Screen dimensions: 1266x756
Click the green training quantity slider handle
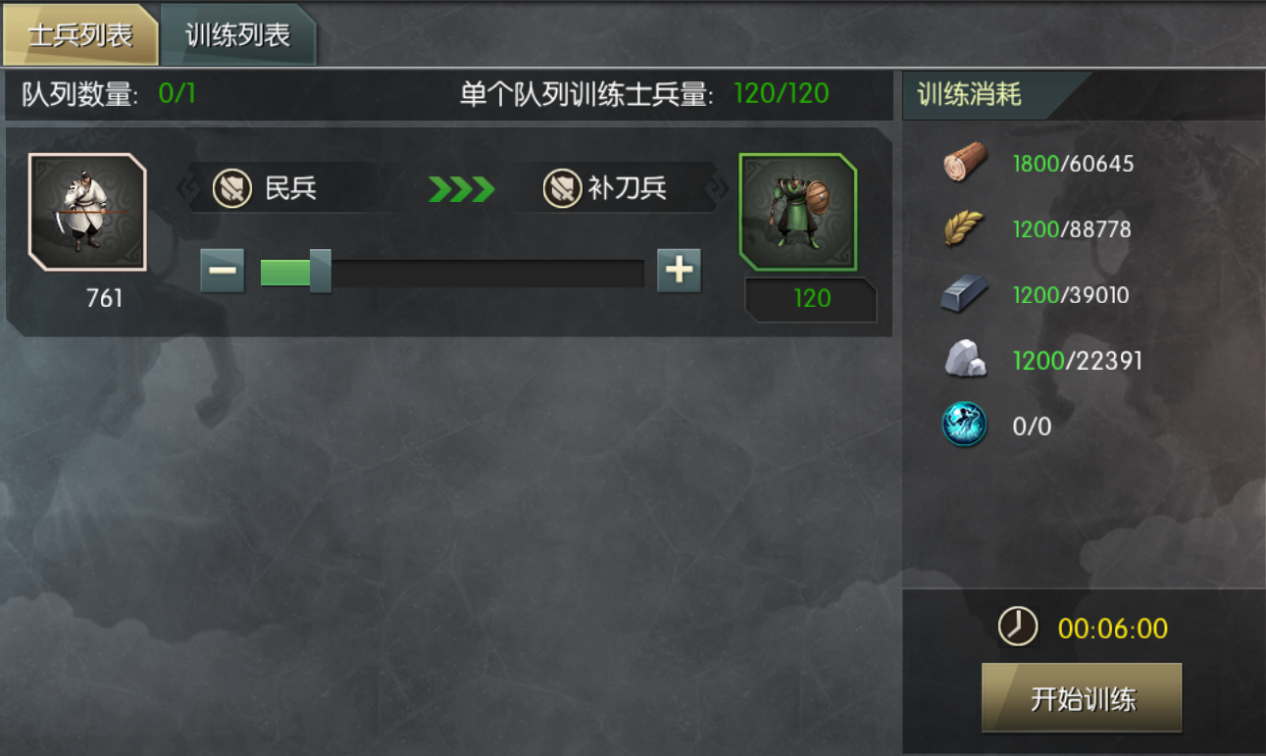click(x=320, y=272)
